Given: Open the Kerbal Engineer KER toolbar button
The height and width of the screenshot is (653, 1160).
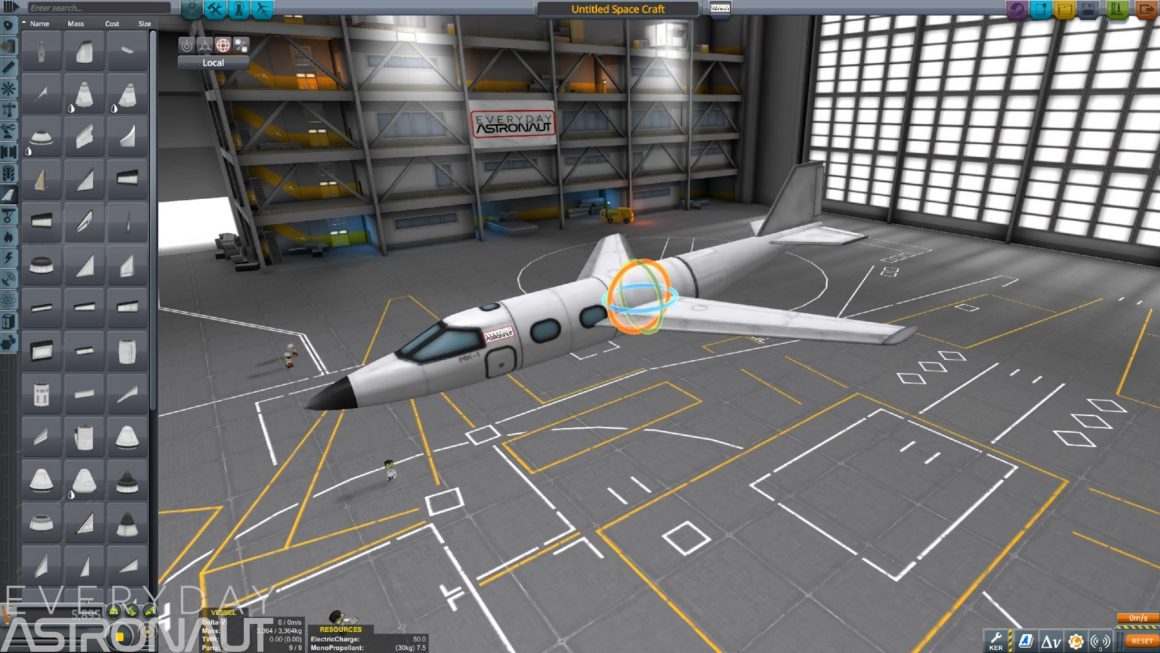Looking at the screenshot, I should (x=998, y=640).
